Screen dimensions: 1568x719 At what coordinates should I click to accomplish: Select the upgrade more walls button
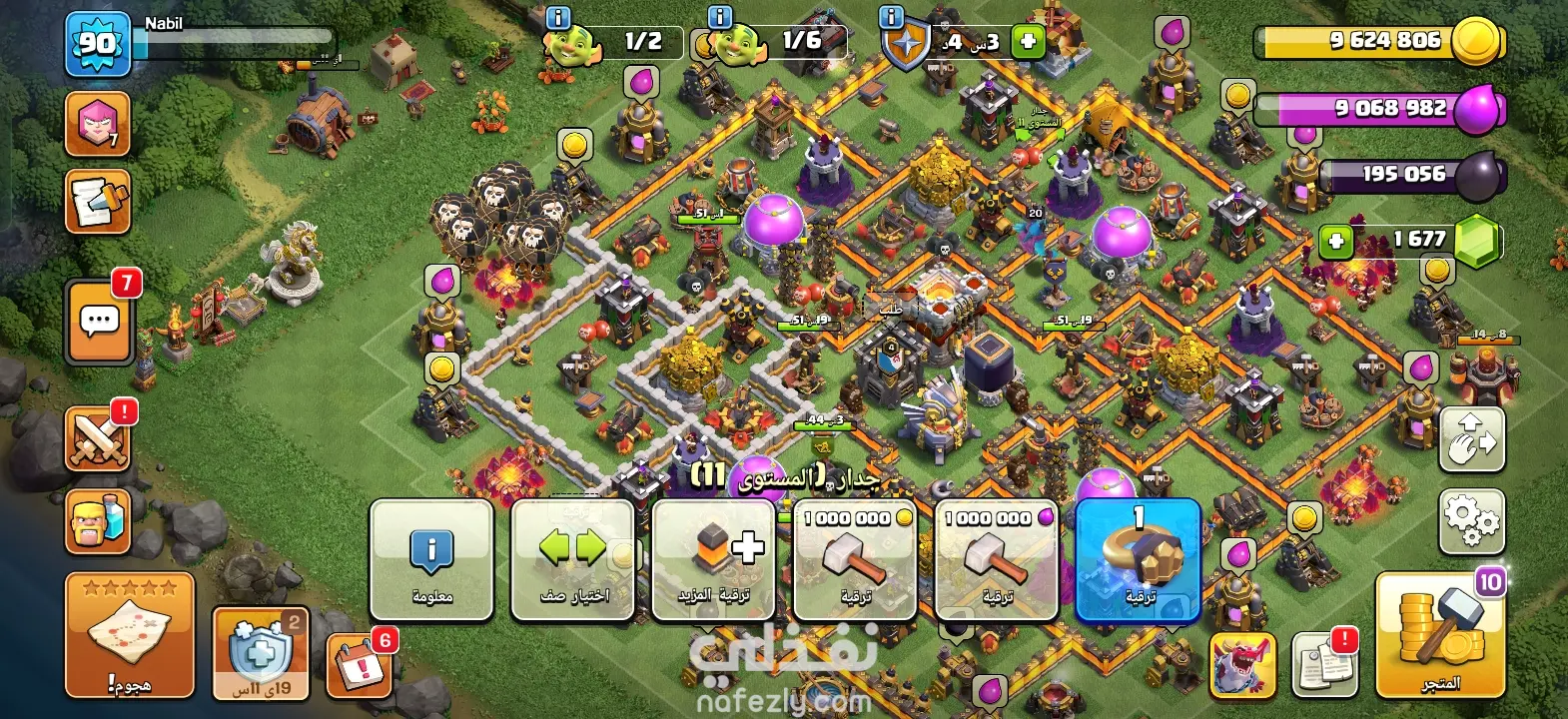tap(714, 560)
